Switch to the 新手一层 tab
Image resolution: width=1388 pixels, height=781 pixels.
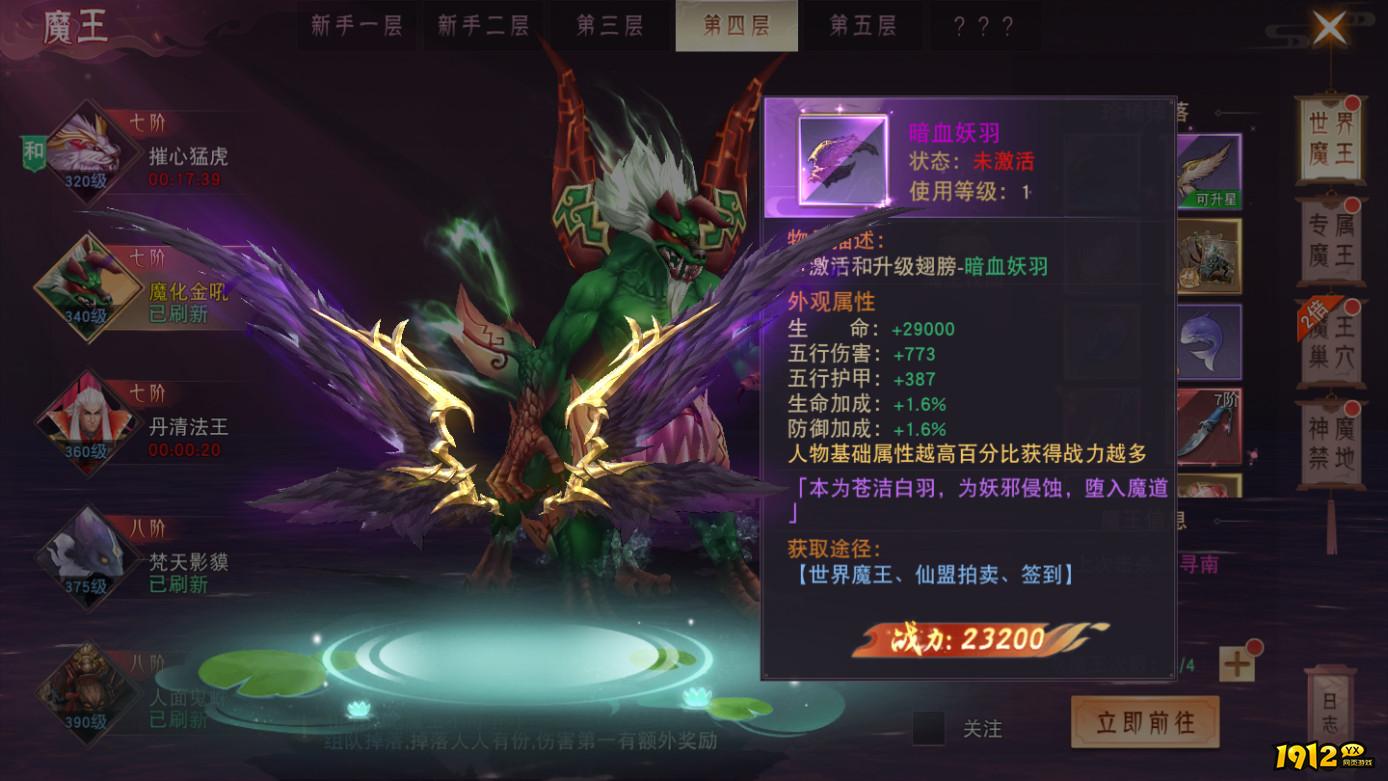coord(357,27)
